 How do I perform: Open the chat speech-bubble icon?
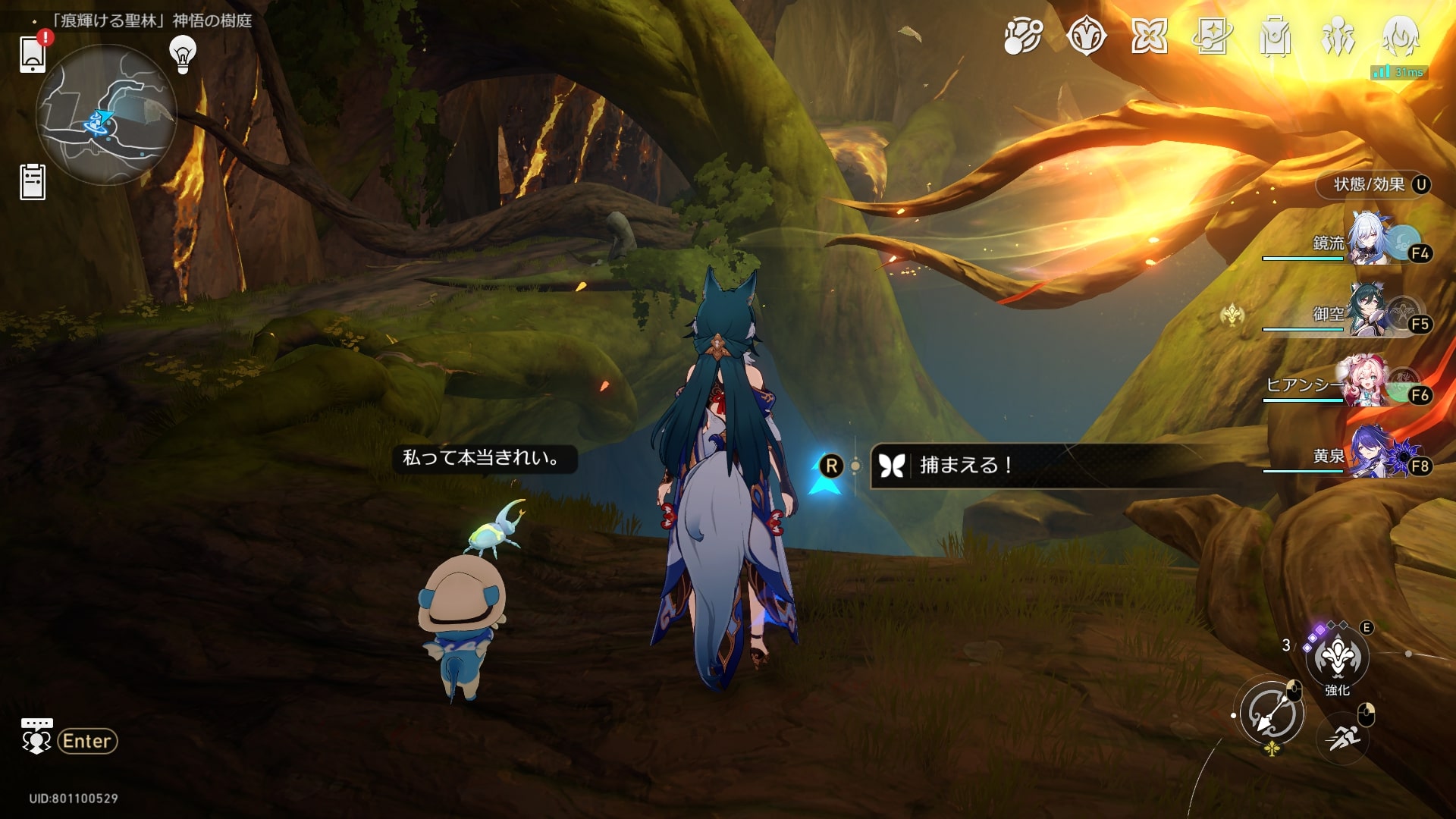(x=36, y=736)
